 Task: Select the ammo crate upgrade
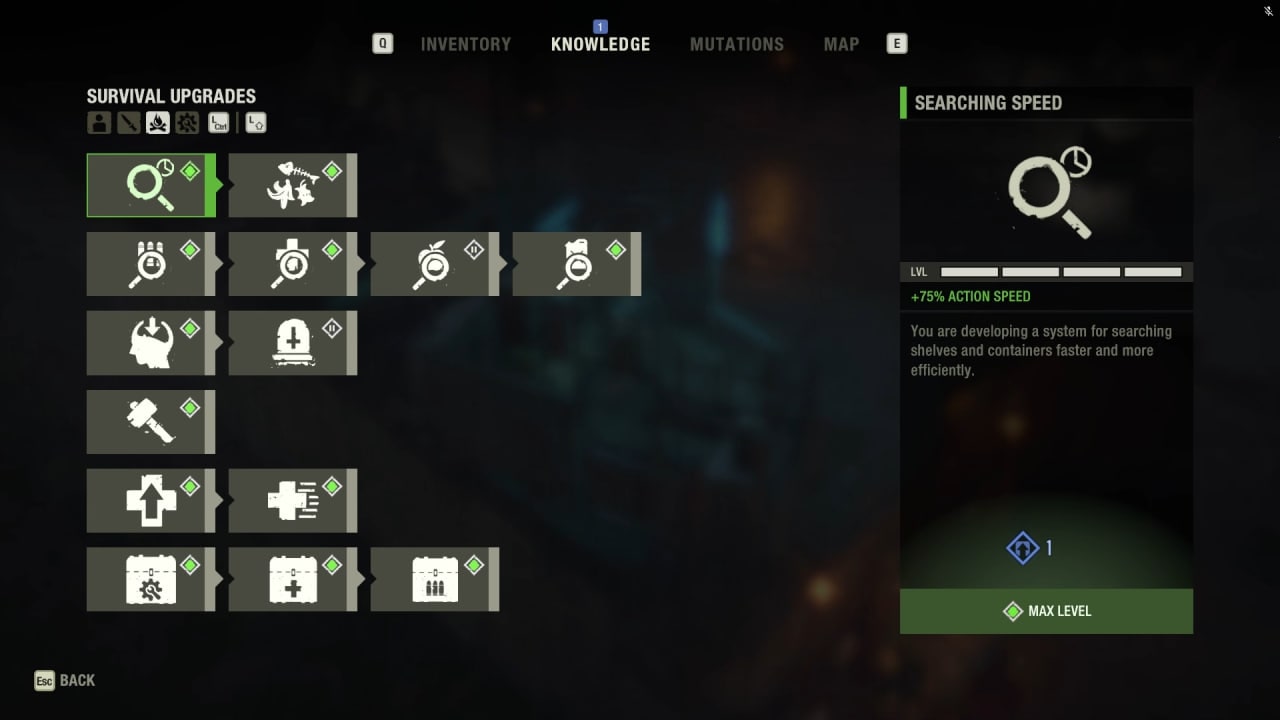pos(434,578)
